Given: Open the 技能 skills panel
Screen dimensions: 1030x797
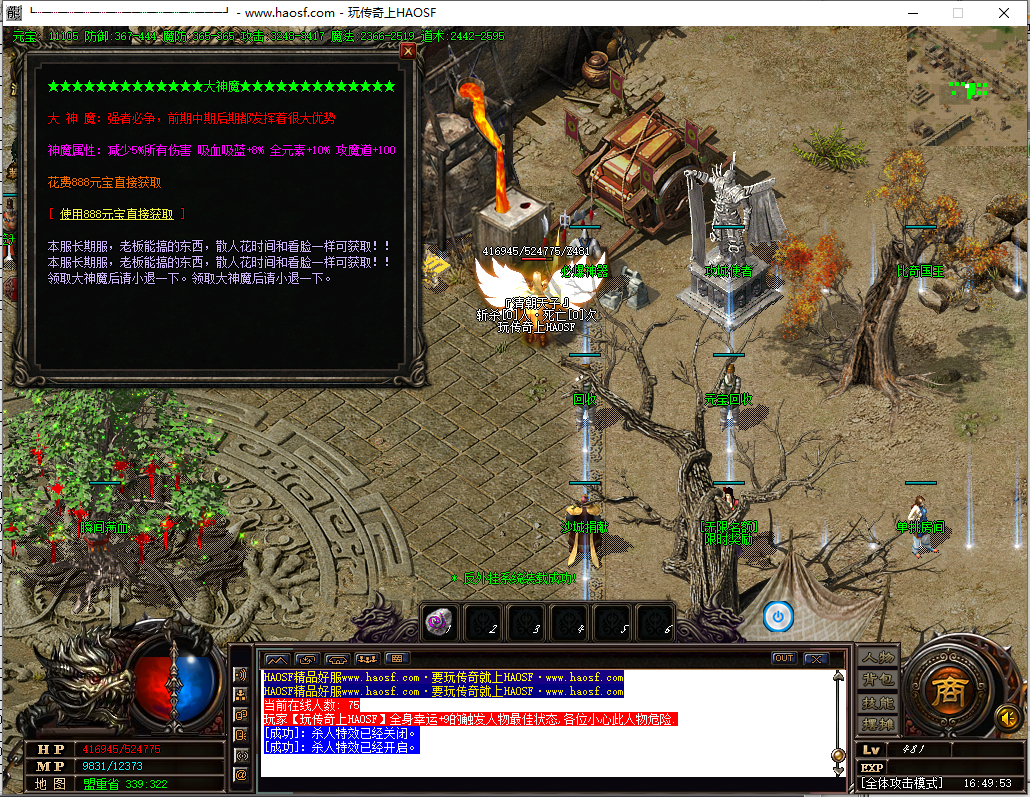Looking at the screenshot, I should click(878, 703).
